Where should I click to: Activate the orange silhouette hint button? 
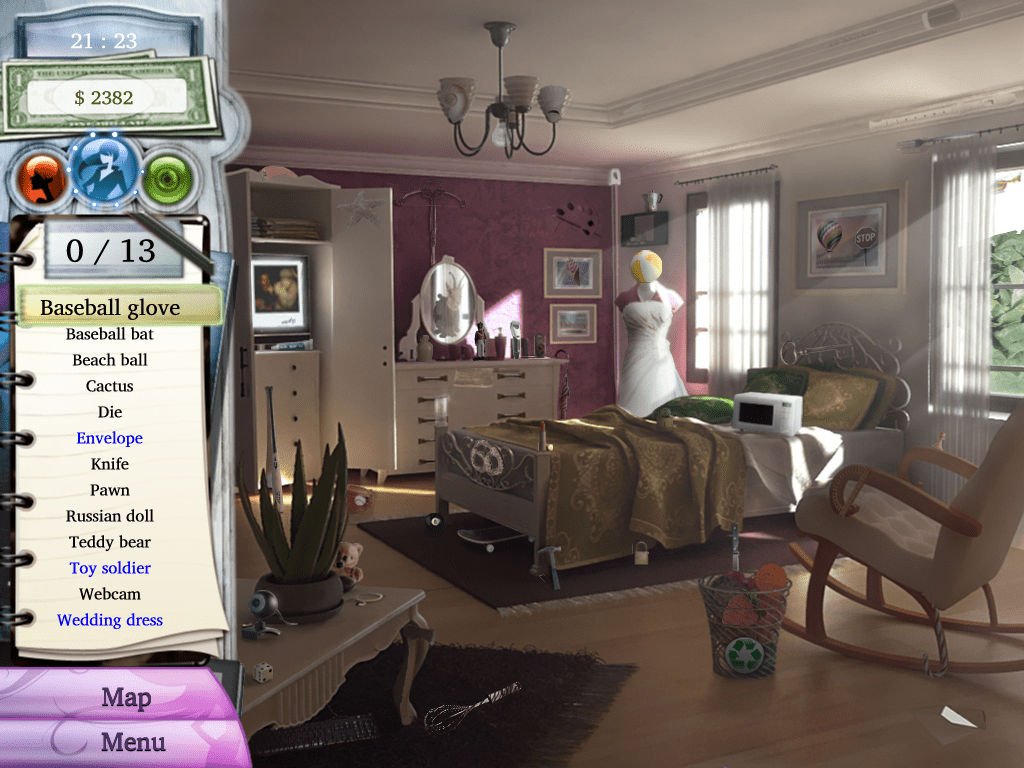tap(41, 178)
